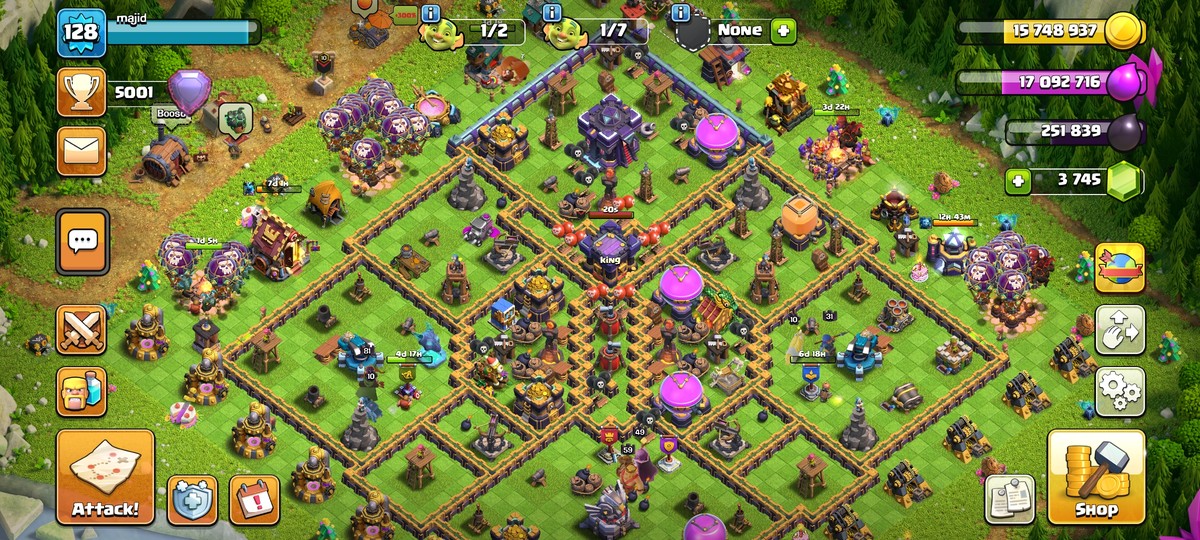This screenshot has height=540, width=1200.
Task: Click the level 128 experience badge
Action: click(80, 33)
